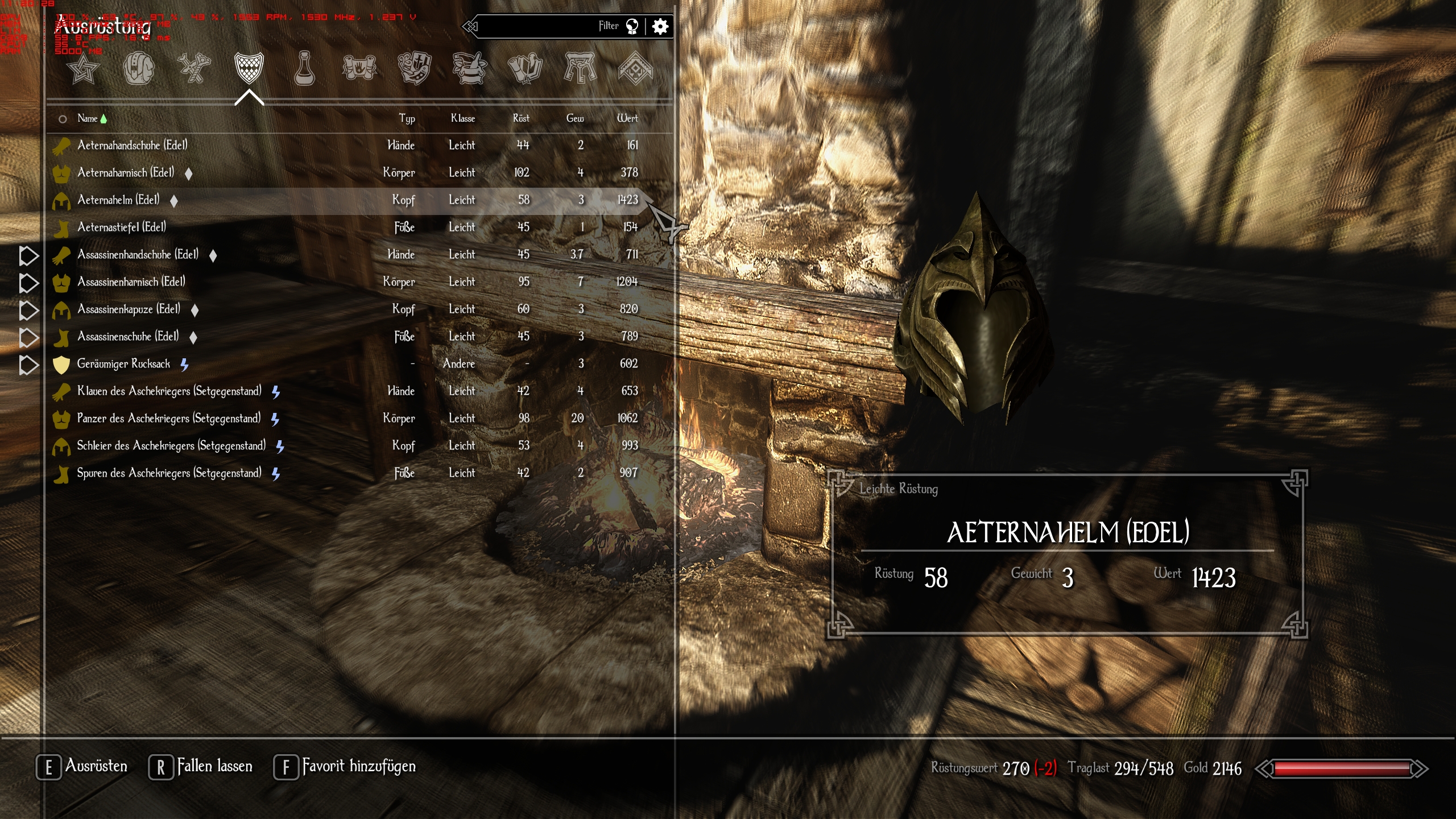Screen dimensions: 1456x819
Task: Pick the Assassinenharnisch (Edel) body armor
Action: click(131, 282)
